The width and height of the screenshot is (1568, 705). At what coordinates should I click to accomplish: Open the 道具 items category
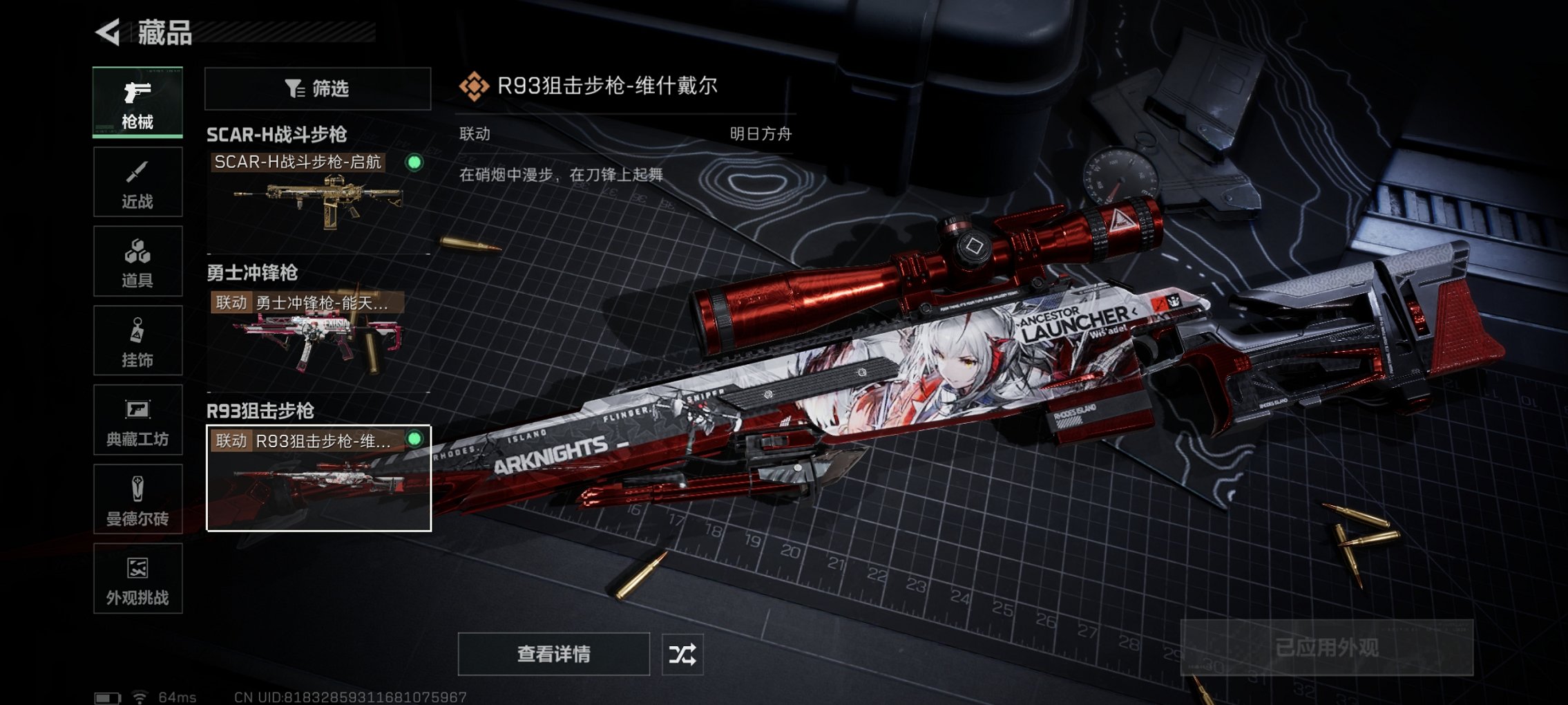tap(137, 261)
